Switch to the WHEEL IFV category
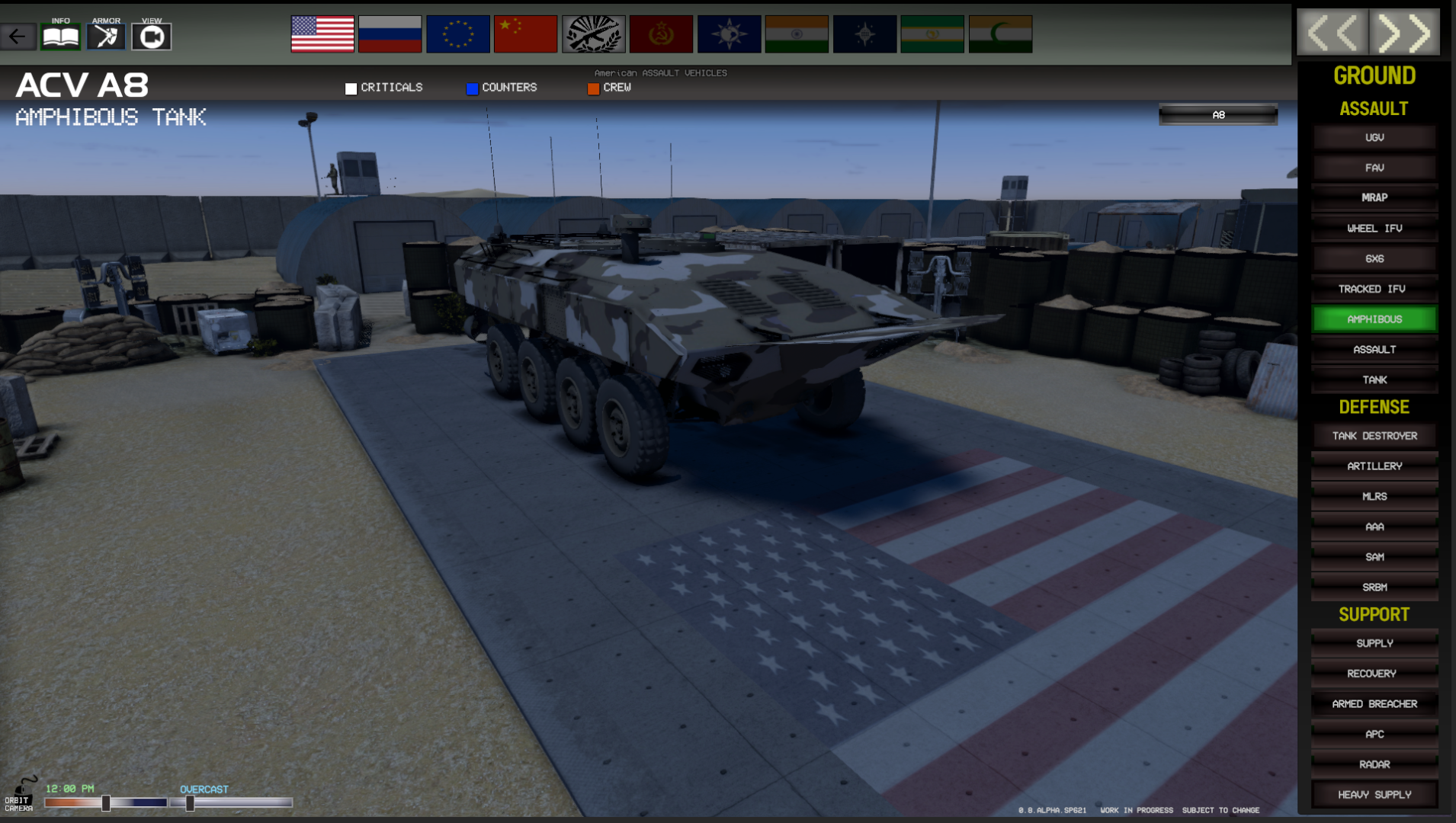Screen dimensions: 1456x823 [1374, 228]
